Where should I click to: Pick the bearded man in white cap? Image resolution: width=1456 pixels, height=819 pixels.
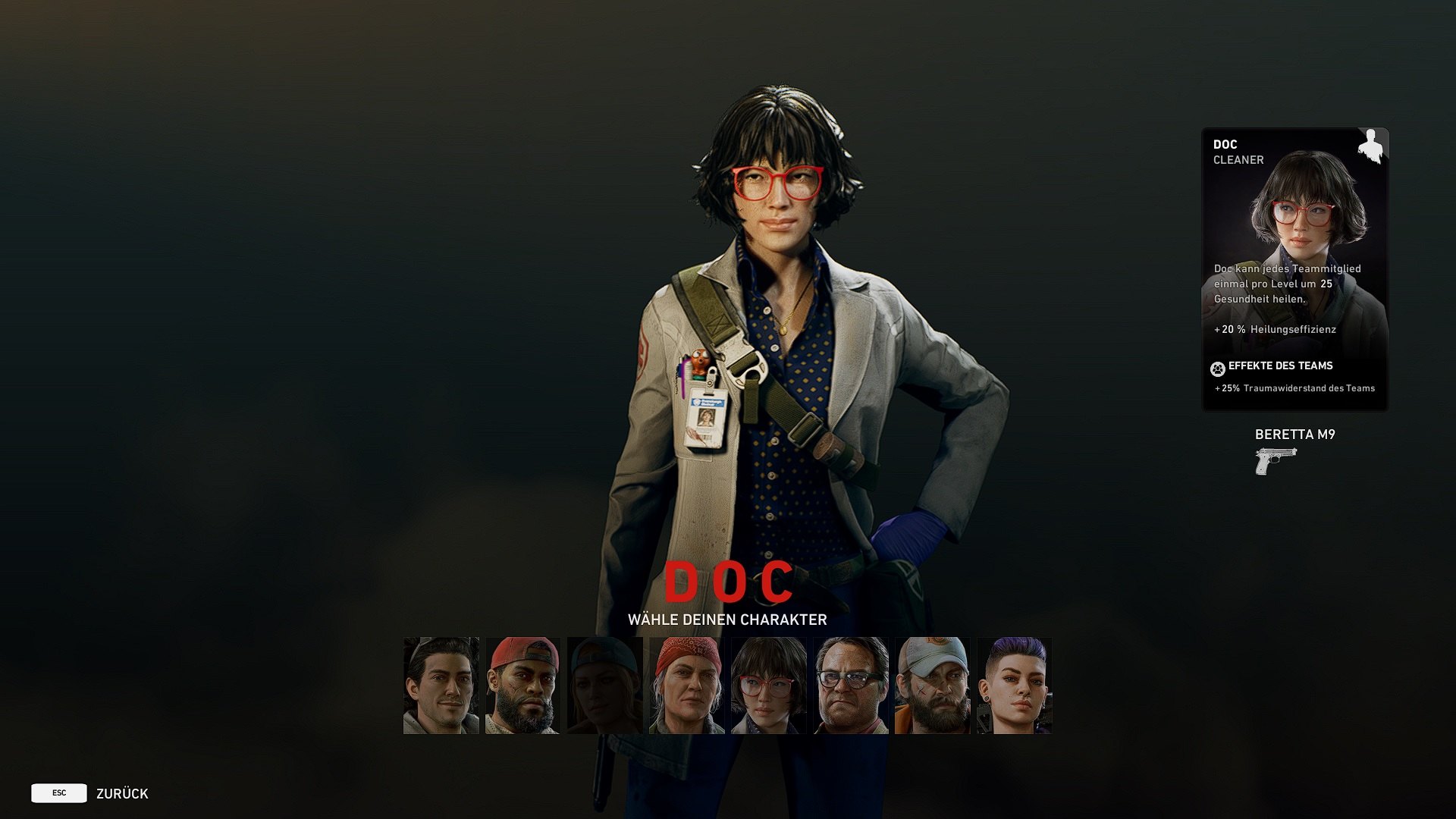tap(932, 686)
